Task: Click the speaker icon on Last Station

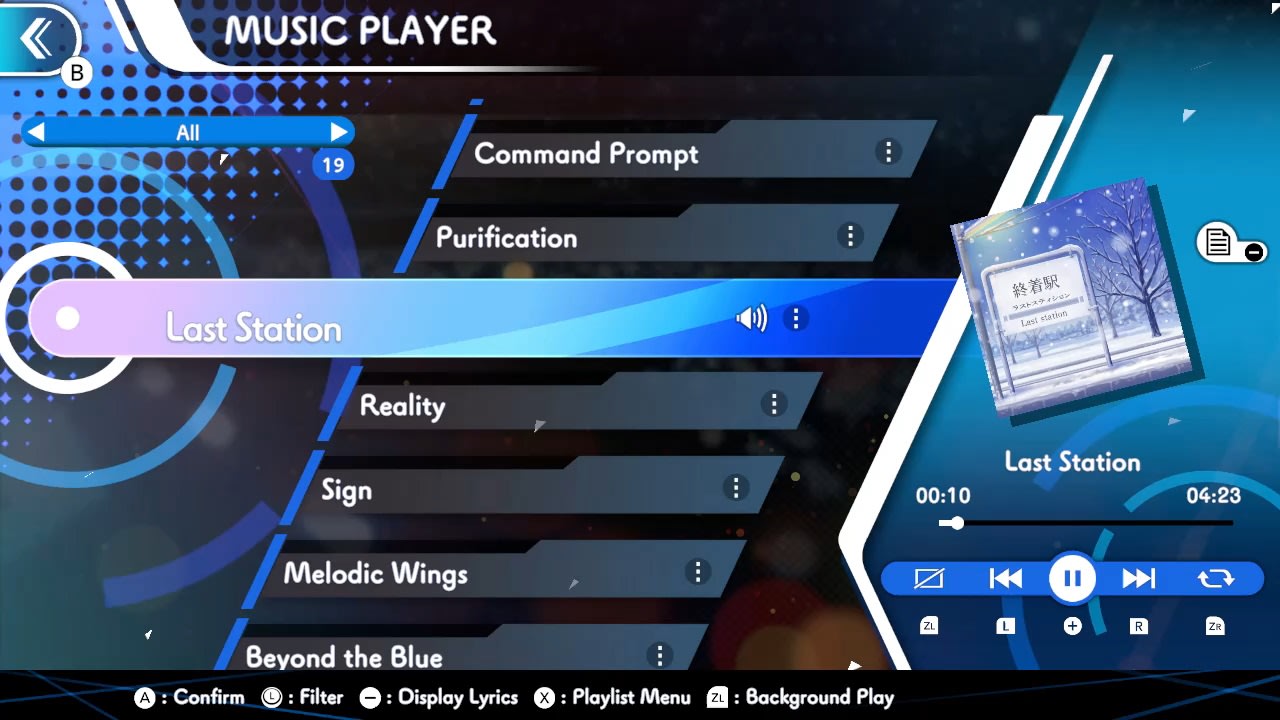Action: point(751,318)
